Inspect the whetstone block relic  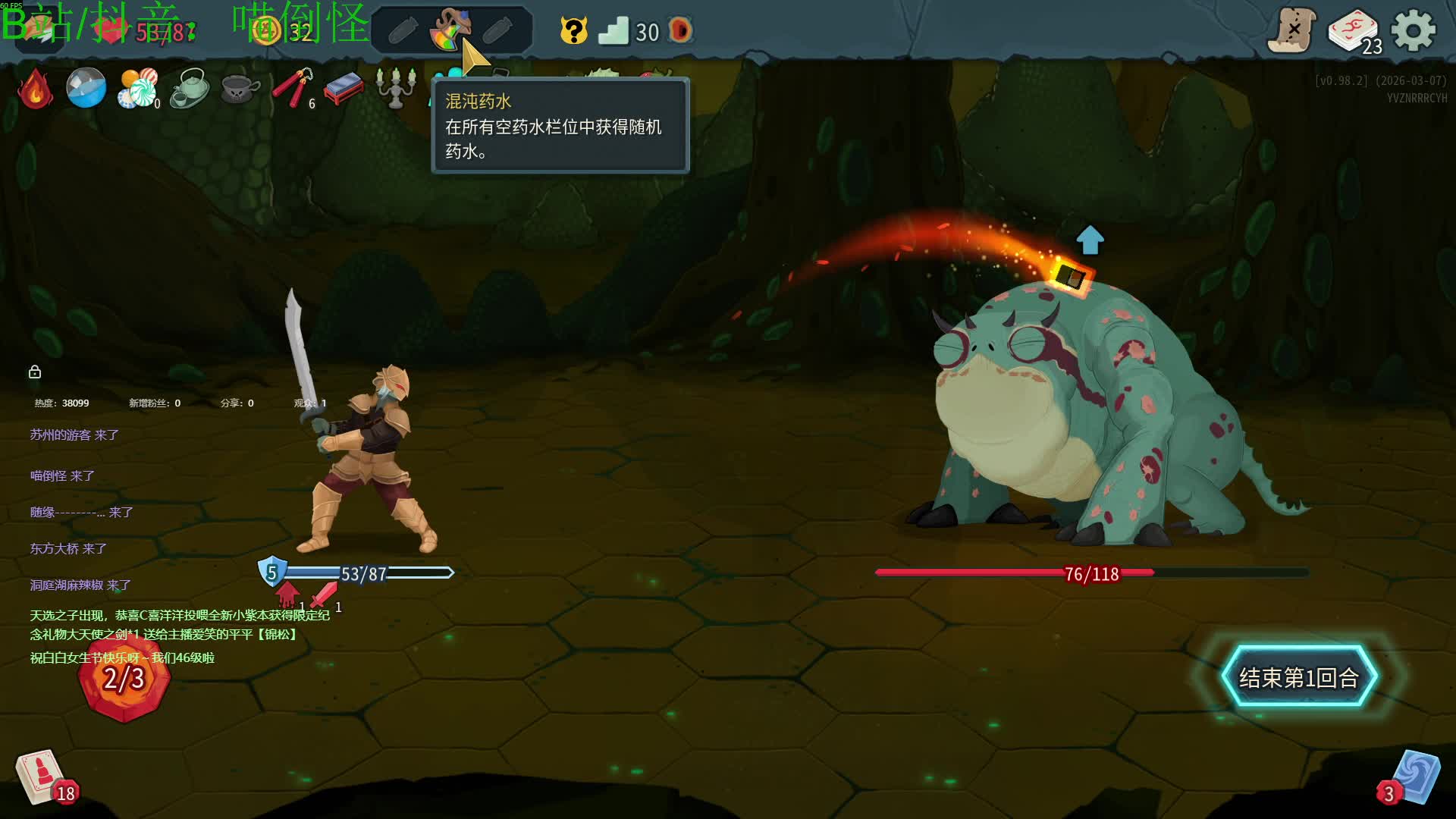pyautogui.click(x=344, y=89)
